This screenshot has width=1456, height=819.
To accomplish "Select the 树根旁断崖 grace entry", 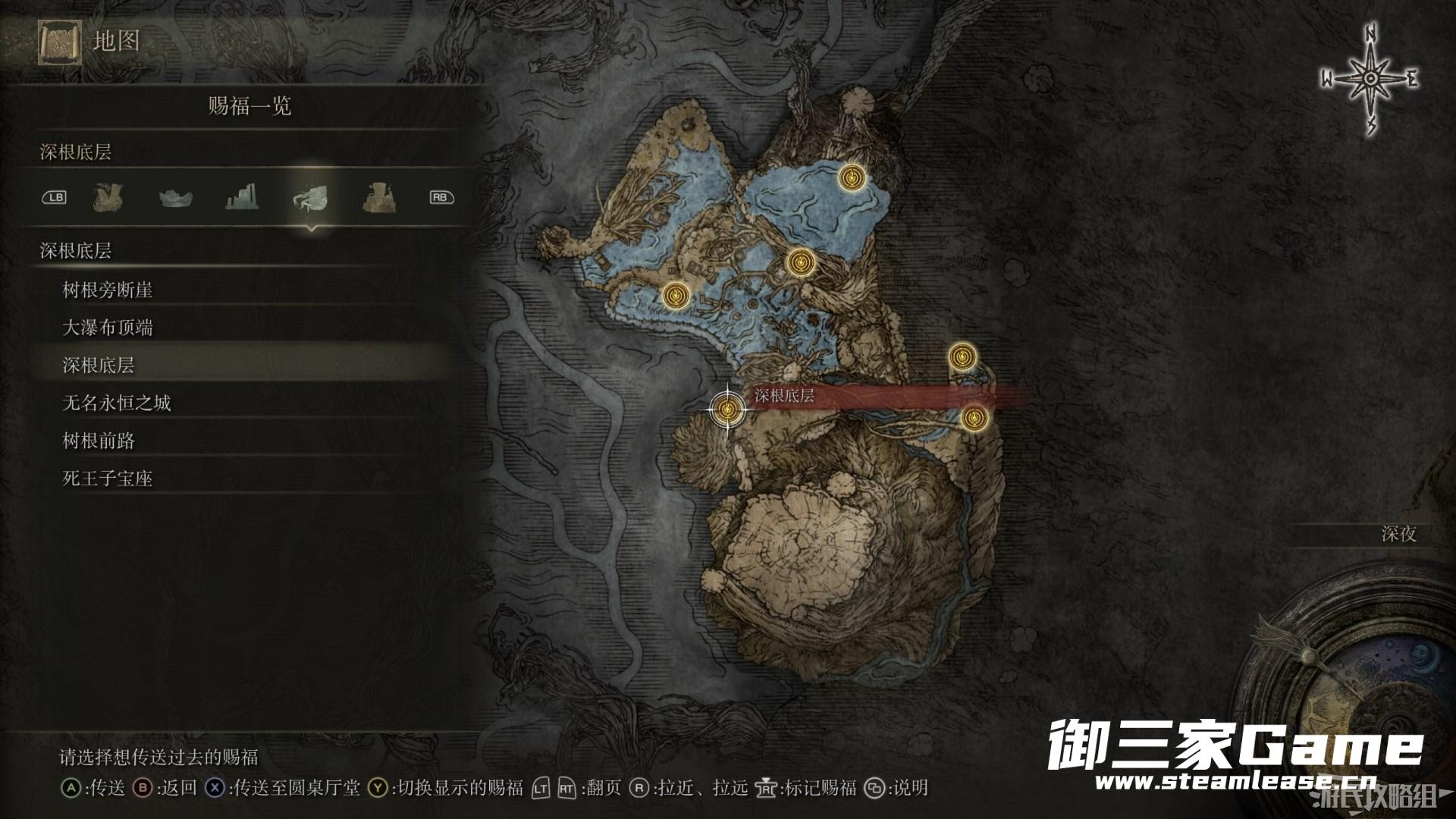I will 108,290.
